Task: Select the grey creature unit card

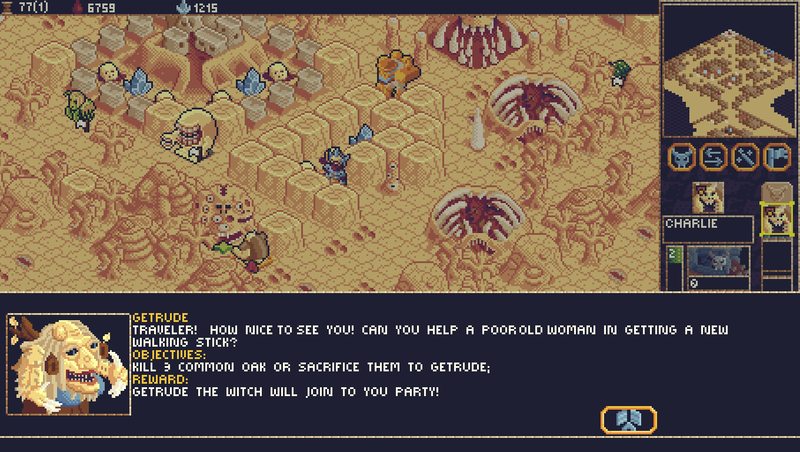Action: 716,261
